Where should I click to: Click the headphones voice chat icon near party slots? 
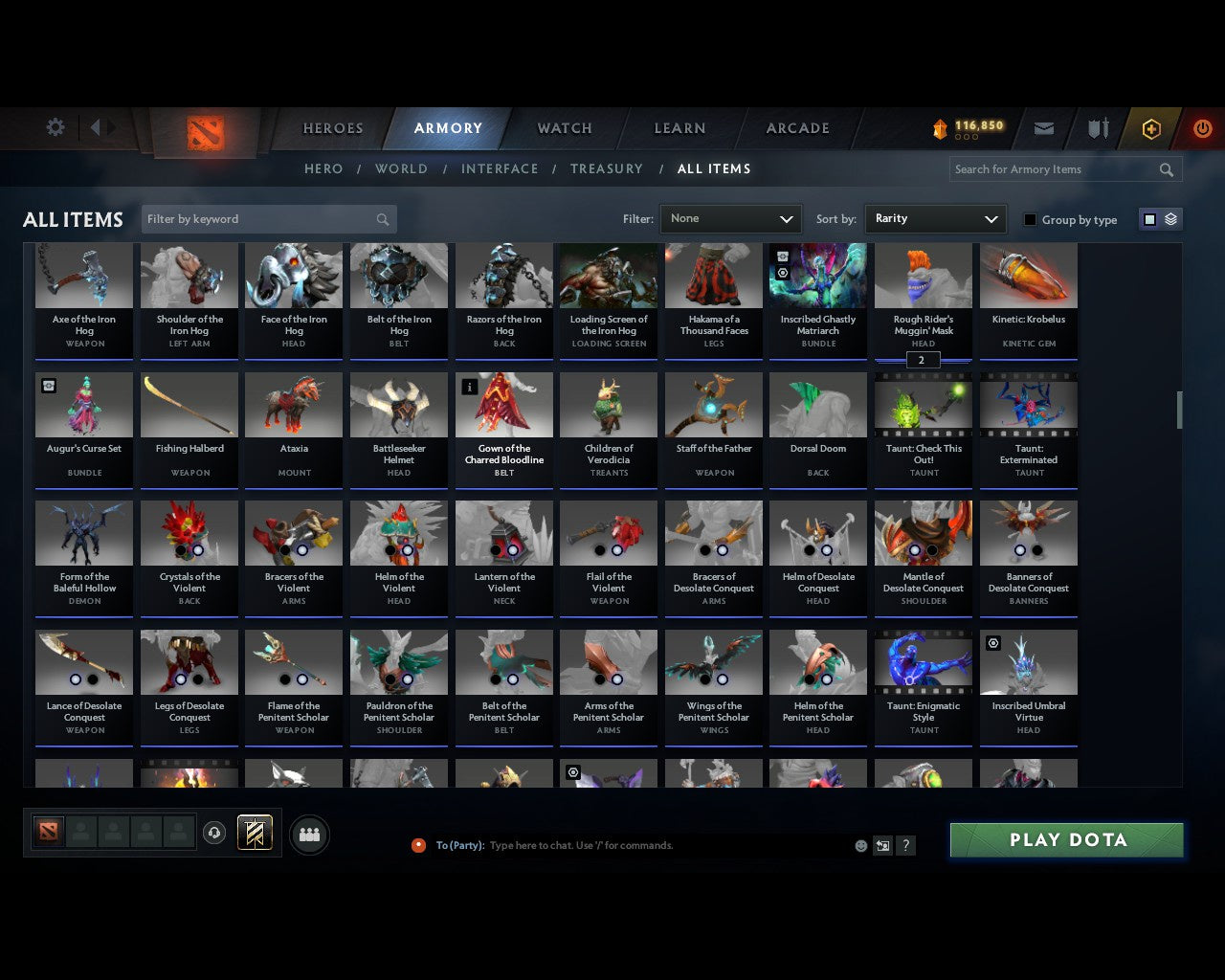pyautogui.click(x=214, y=834)
